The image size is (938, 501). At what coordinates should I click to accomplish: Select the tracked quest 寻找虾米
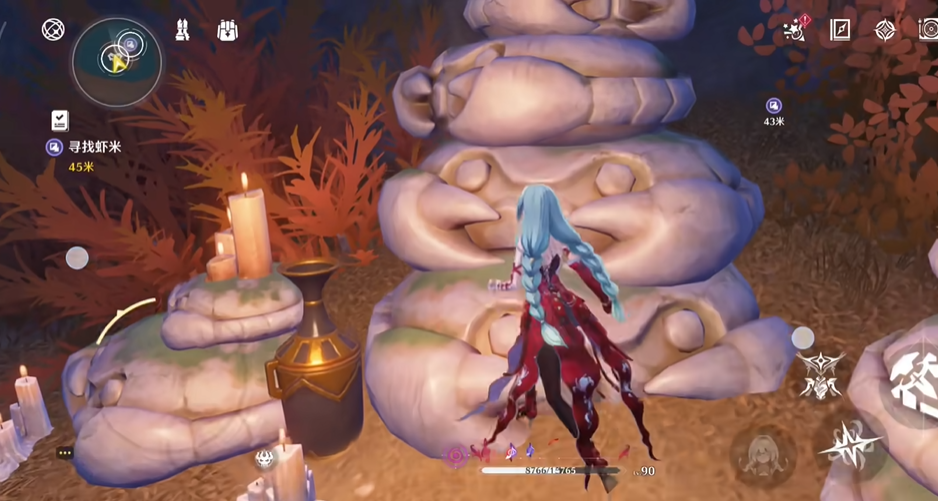point(94,147)
